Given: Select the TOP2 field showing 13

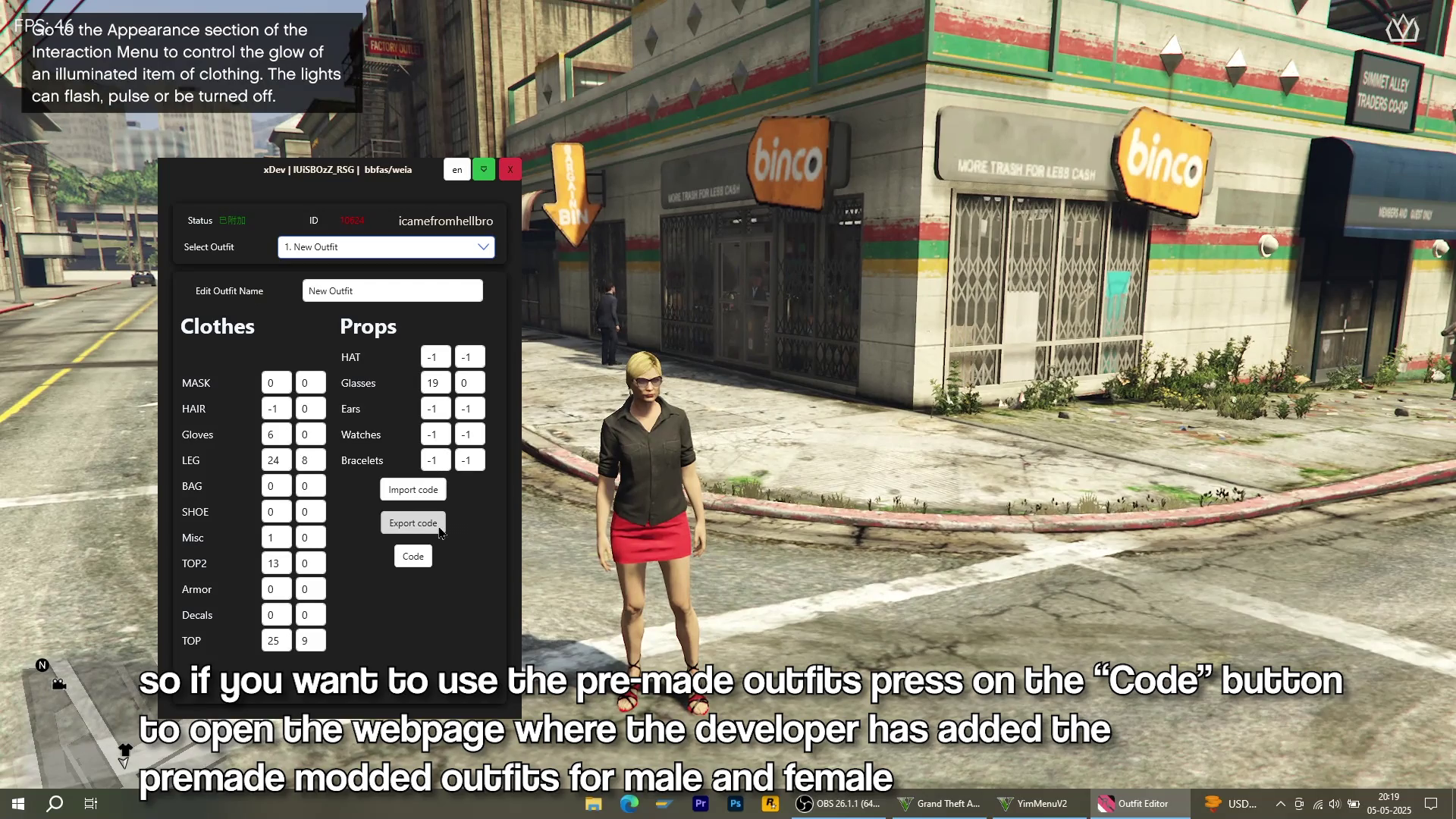Looking at the screenshot, I should [276, 563].
